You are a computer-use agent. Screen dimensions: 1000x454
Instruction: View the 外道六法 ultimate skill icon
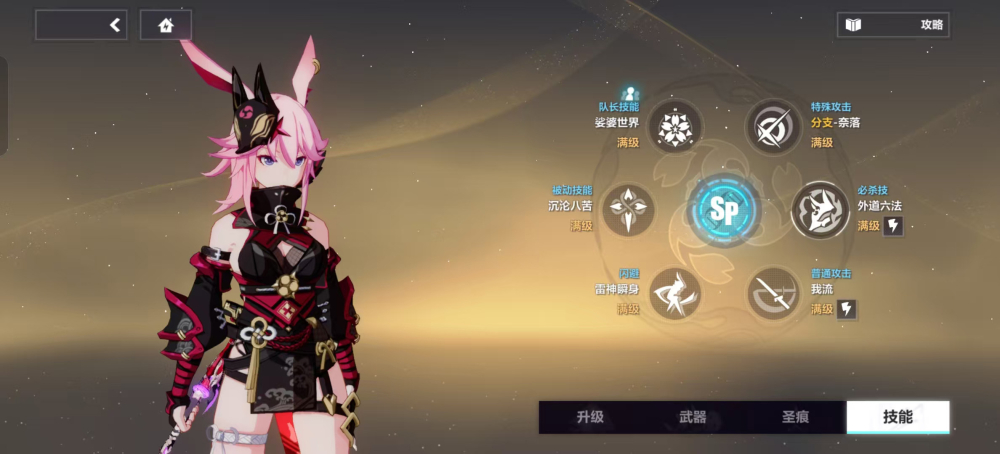[820, 210]
